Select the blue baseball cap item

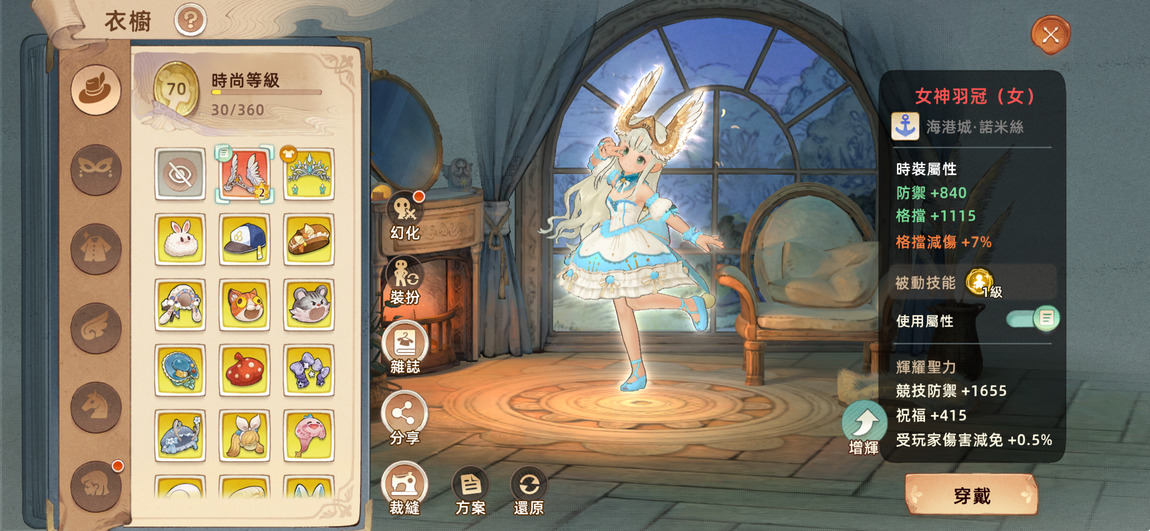click(x=245, y=238)
